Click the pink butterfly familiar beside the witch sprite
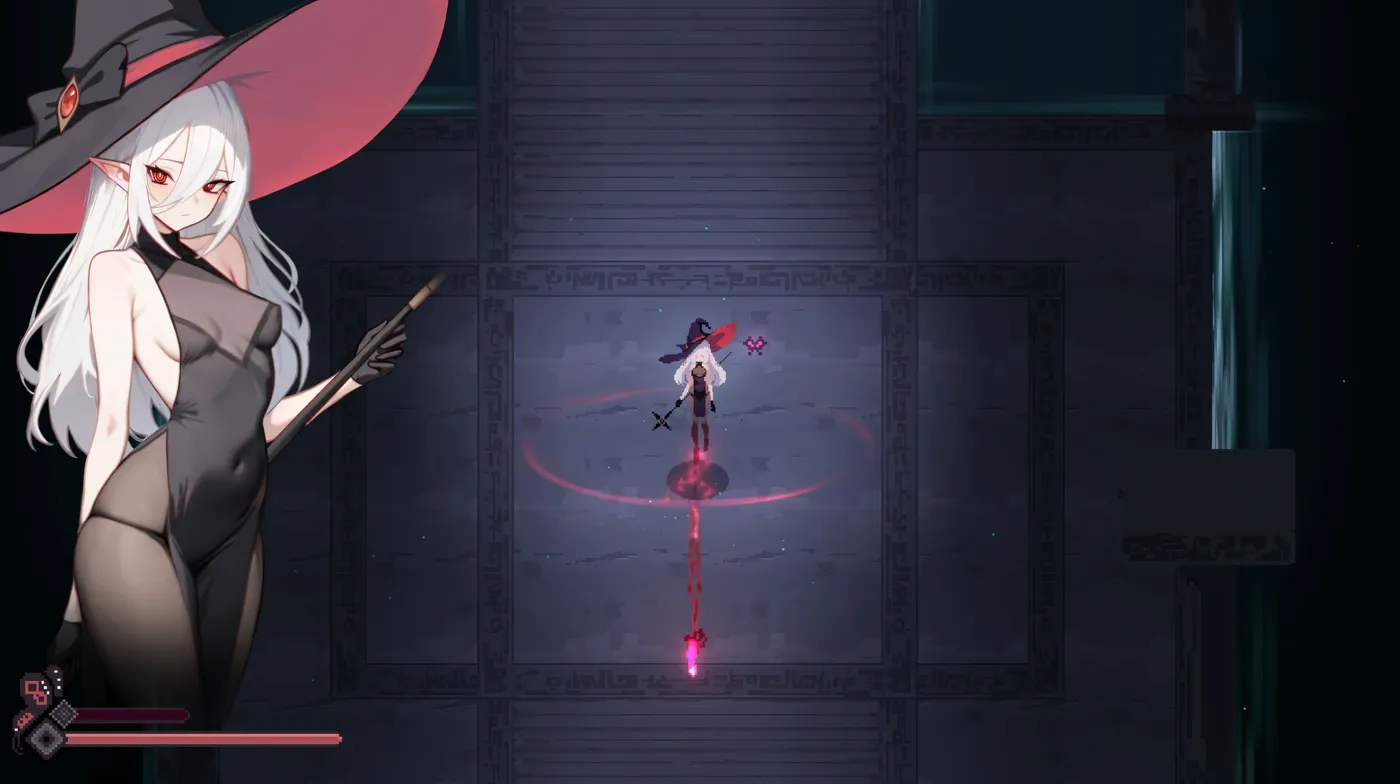The width and height of the screenshot is (1400, 784). click(755, 344)
